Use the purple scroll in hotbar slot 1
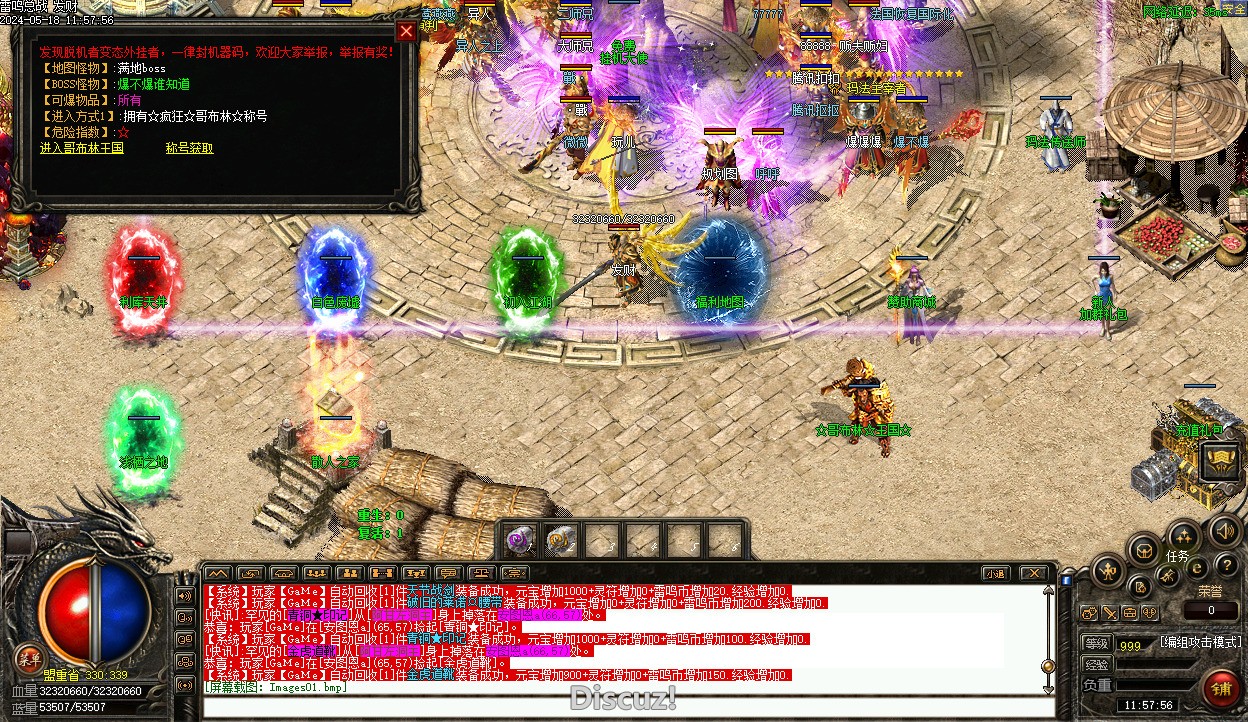Viewport: 1248px width, 722px height. [519, 540]
